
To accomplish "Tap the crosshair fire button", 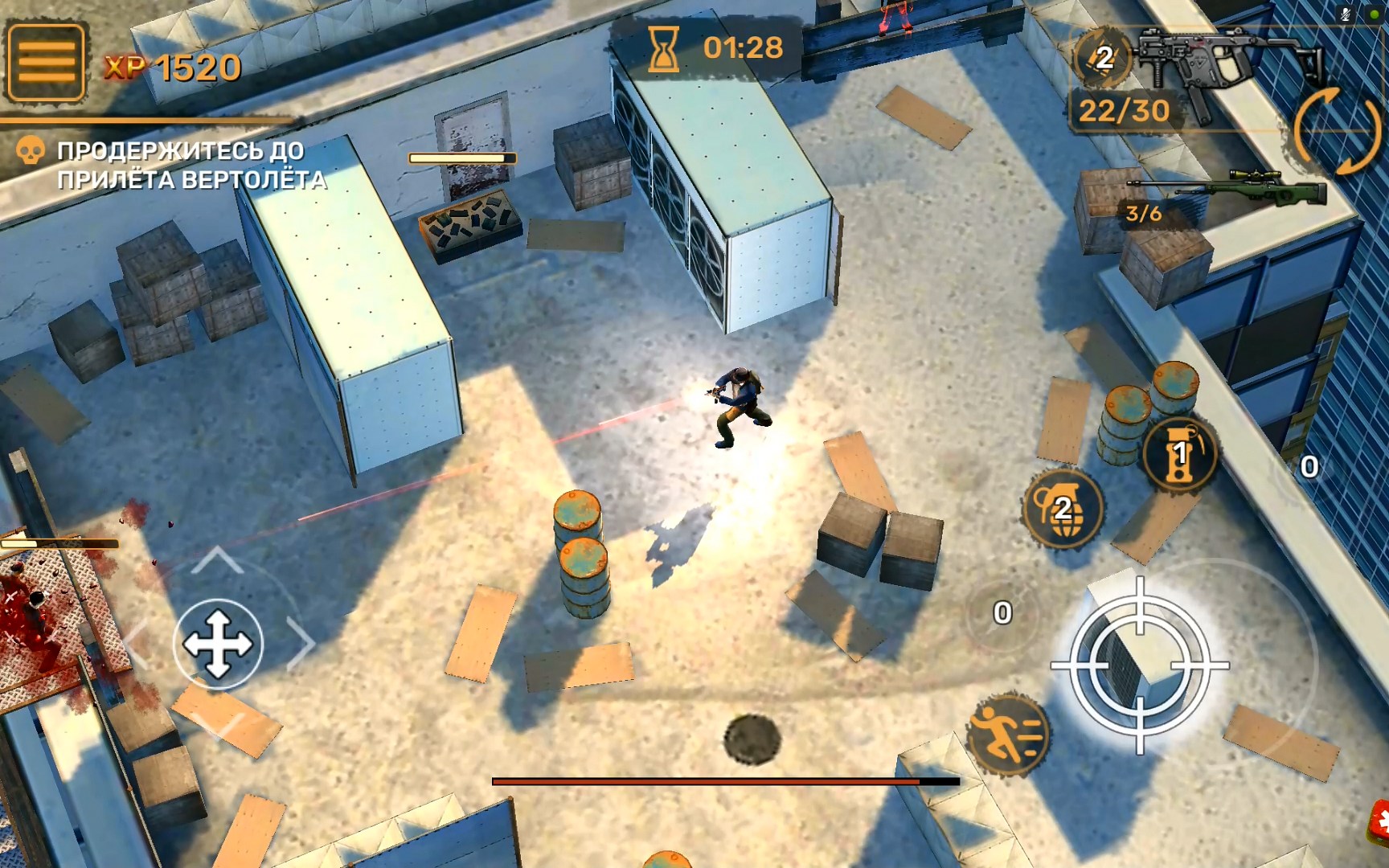I will pyautogui.click(x=1140, y=665).
